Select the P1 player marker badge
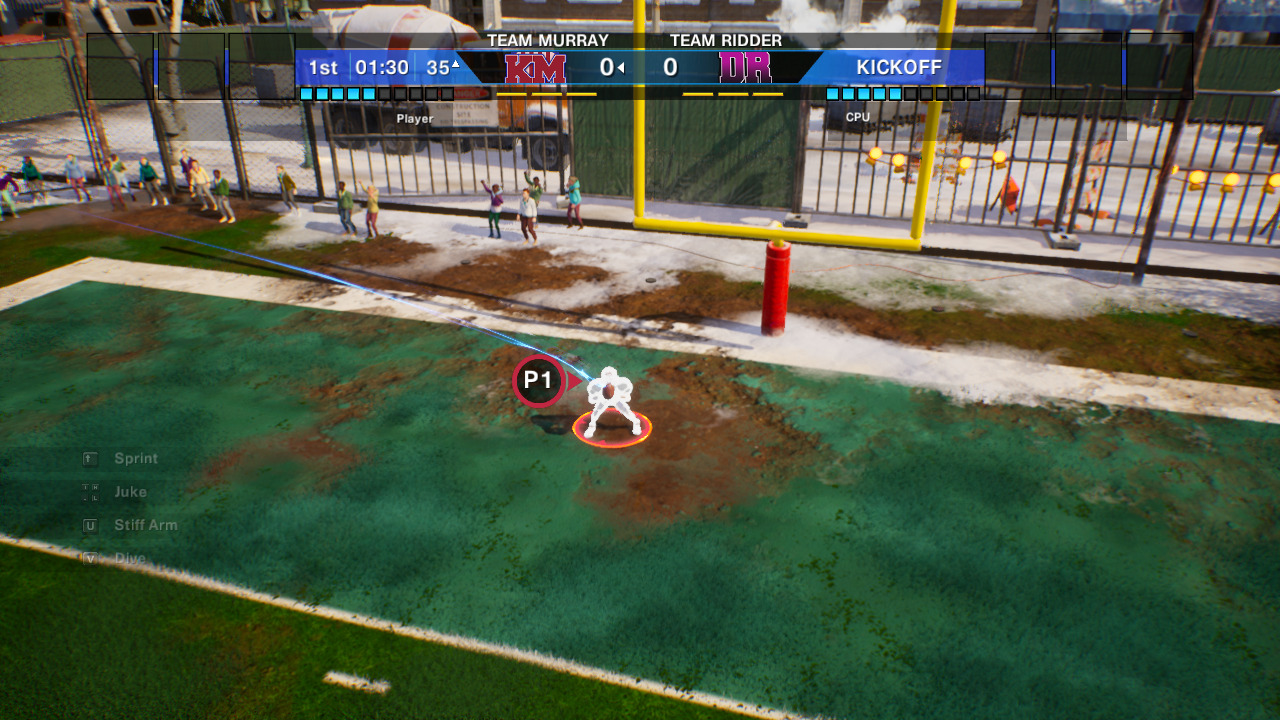Viewport: 1280px width, 720px height. point(539,381)
